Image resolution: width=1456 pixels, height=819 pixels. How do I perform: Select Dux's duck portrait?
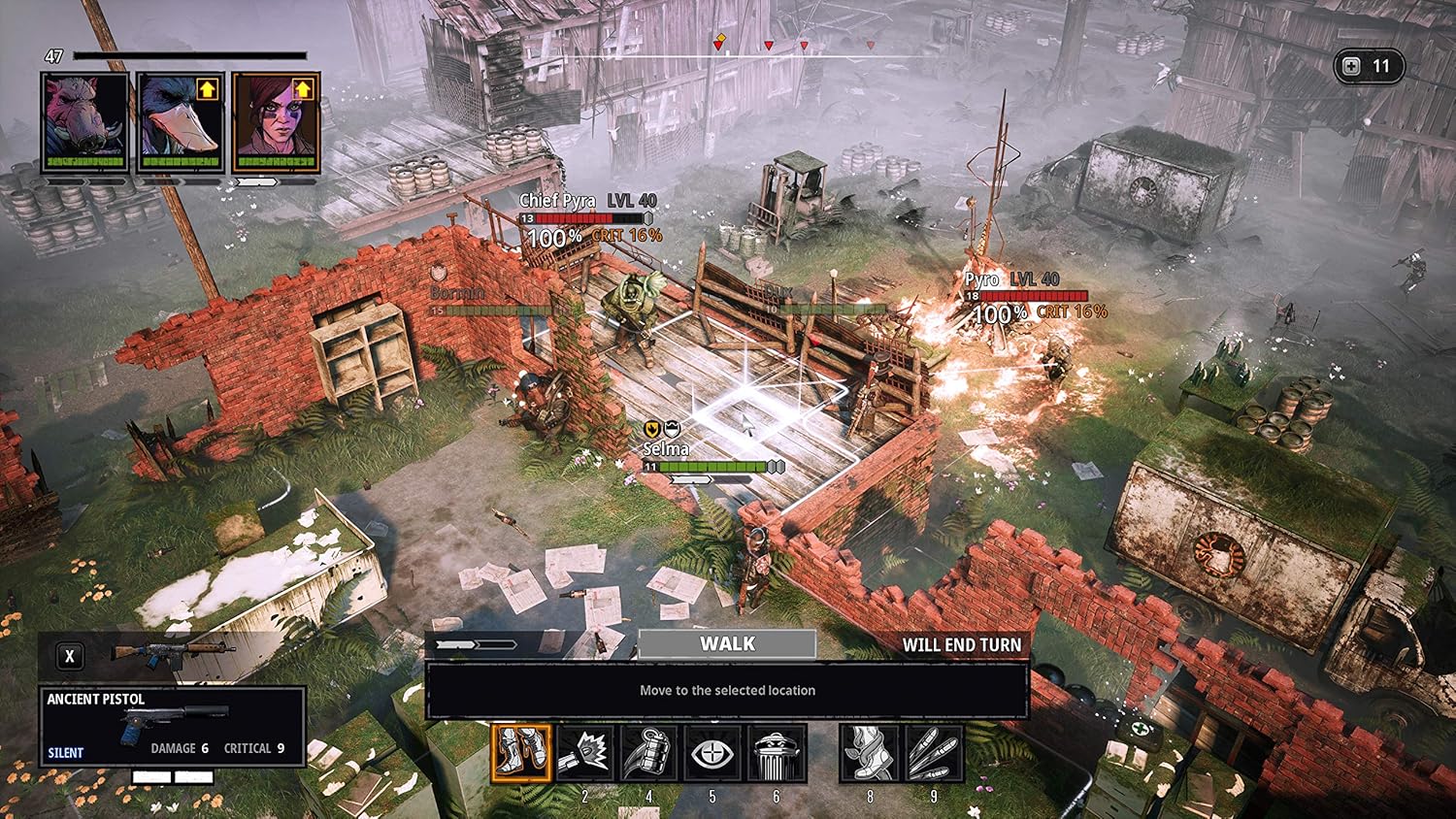coord(180,121)
